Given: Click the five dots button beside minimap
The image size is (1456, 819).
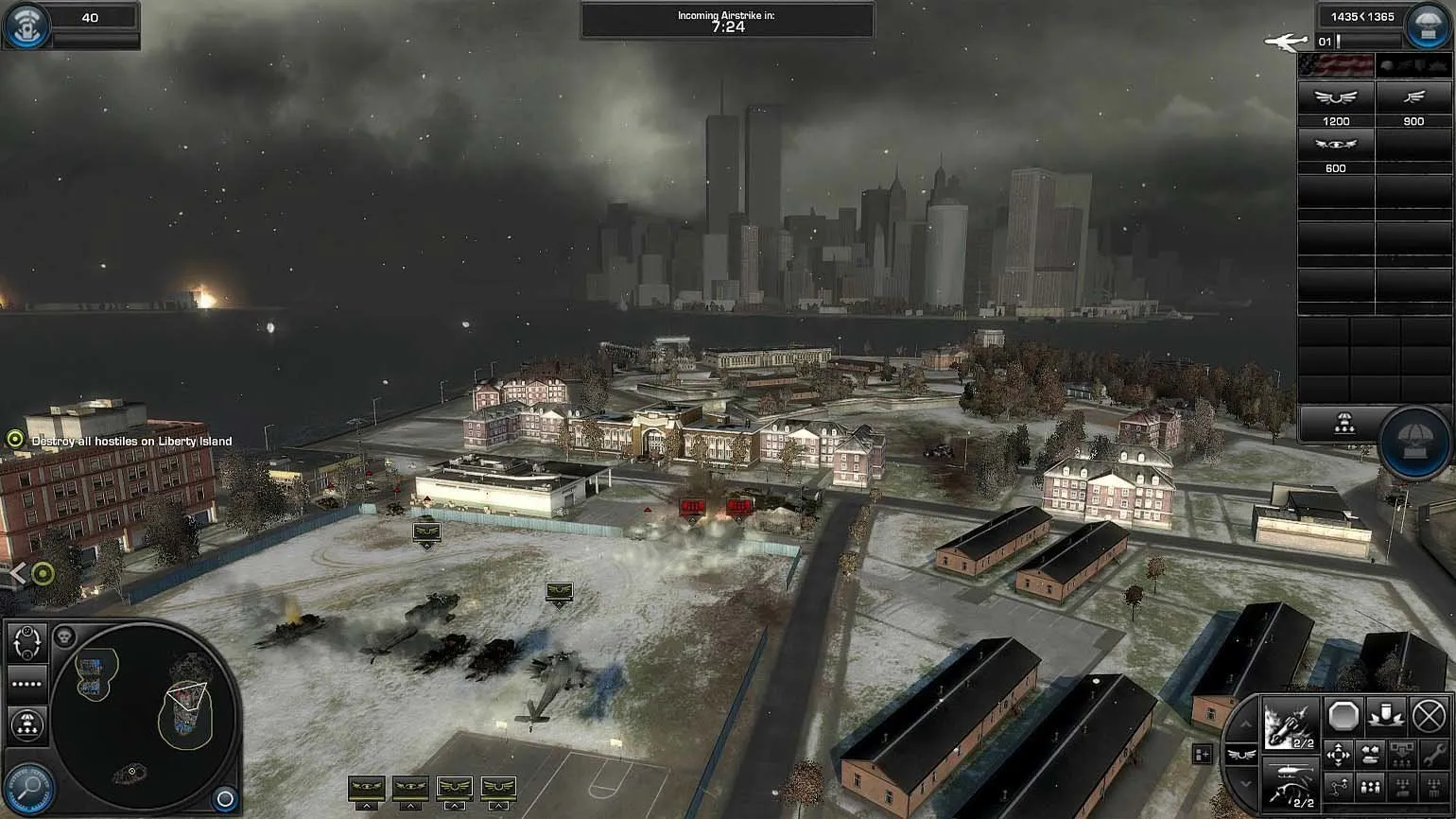Looking at the screenshot, I should [26, 684].
